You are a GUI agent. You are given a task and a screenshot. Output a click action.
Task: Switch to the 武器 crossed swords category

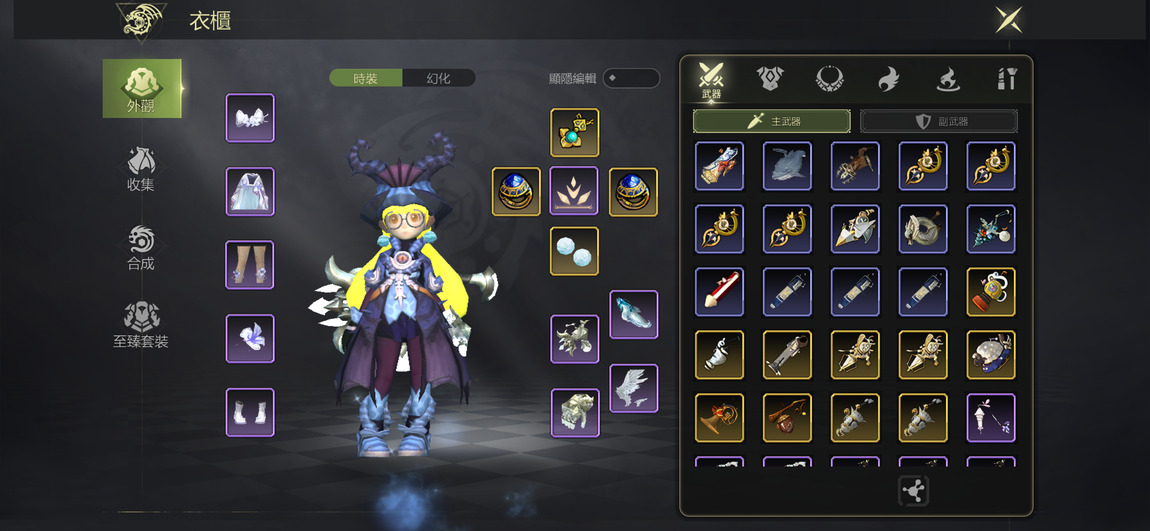coord(711,79)
